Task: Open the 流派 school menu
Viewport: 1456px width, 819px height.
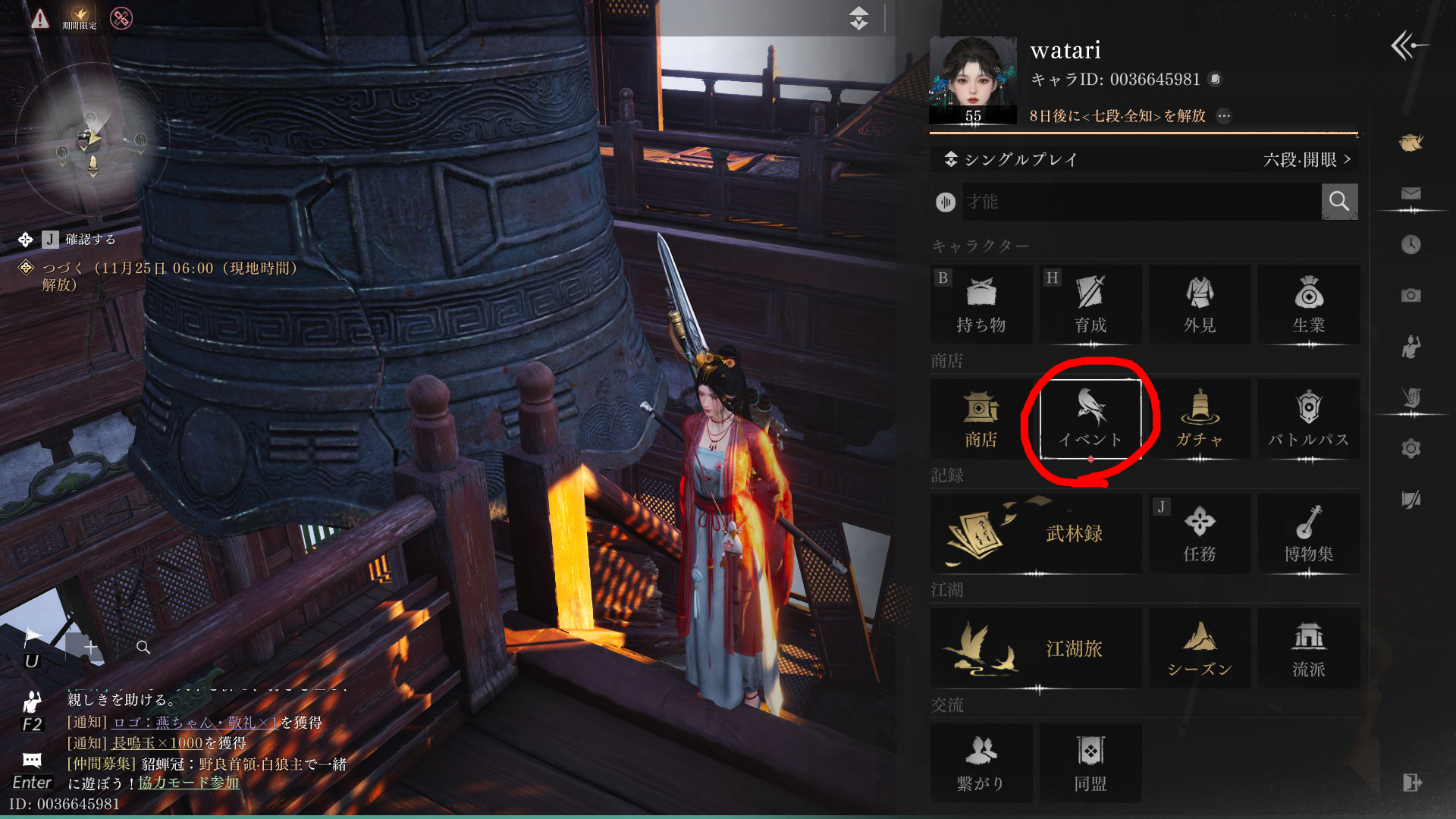Action: point(1308,648)
